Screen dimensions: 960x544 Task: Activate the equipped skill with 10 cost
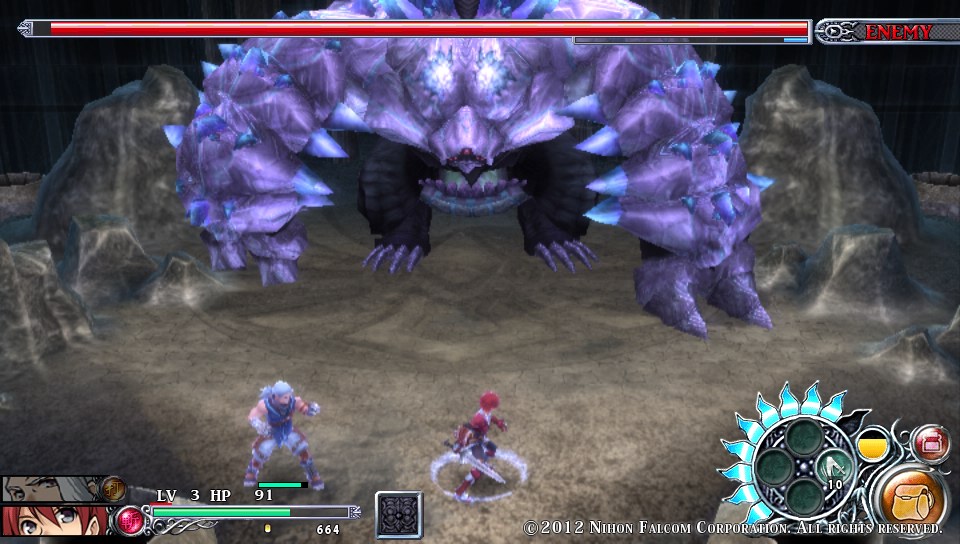pyautogui.click(x=834, y=467)
